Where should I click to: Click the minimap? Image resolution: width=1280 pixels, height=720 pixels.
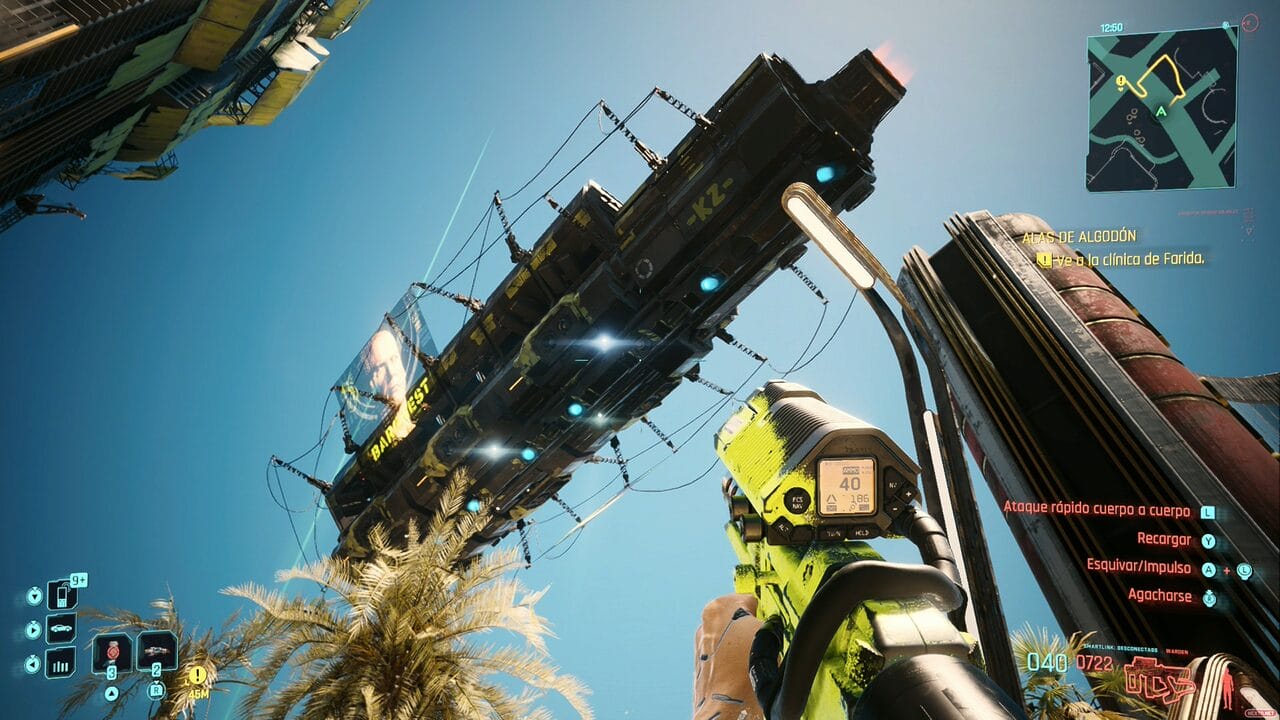pyautogui.click(x=1162, y=108)
